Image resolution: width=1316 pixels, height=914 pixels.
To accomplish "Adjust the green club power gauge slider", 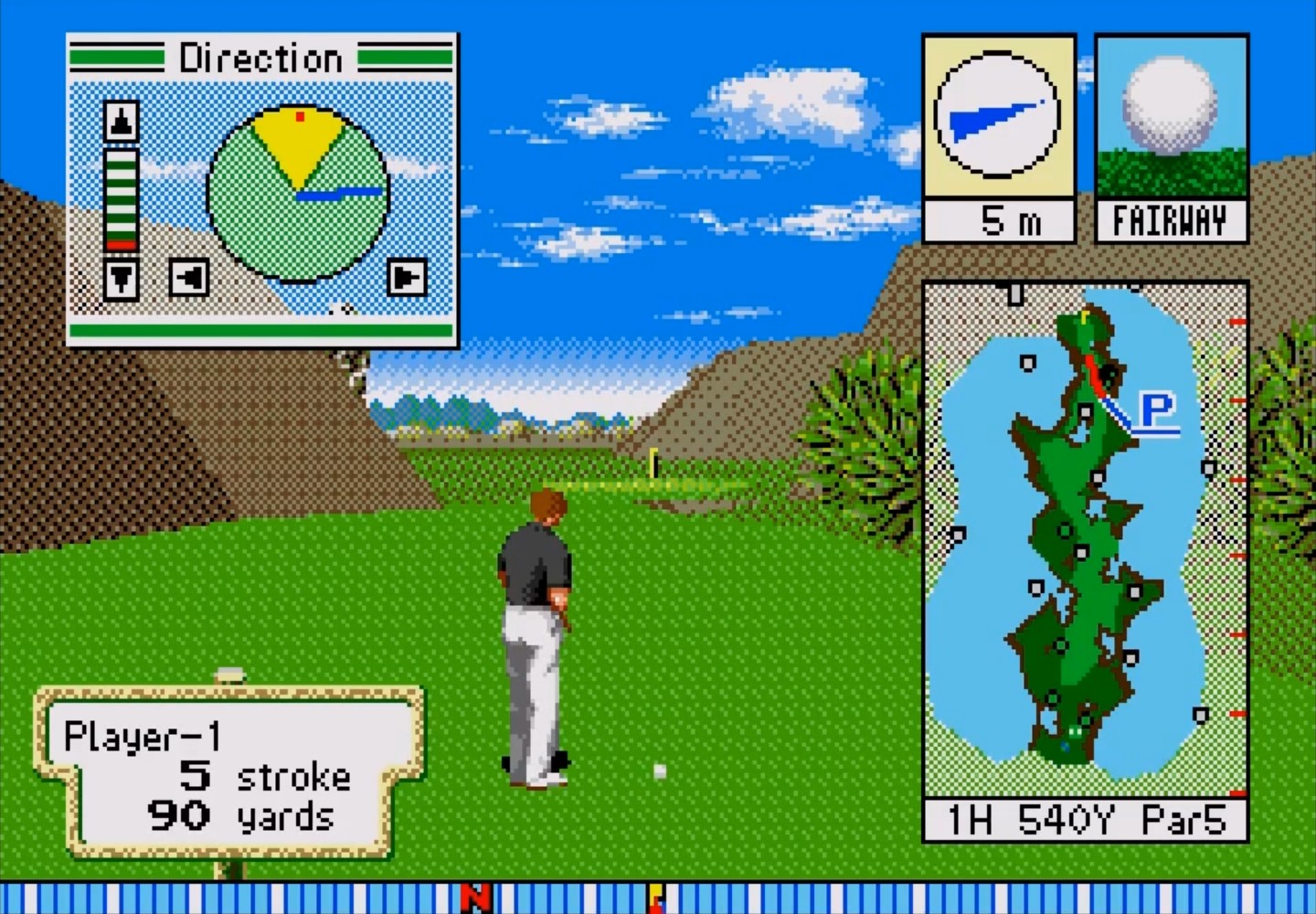I will [122, 197].
